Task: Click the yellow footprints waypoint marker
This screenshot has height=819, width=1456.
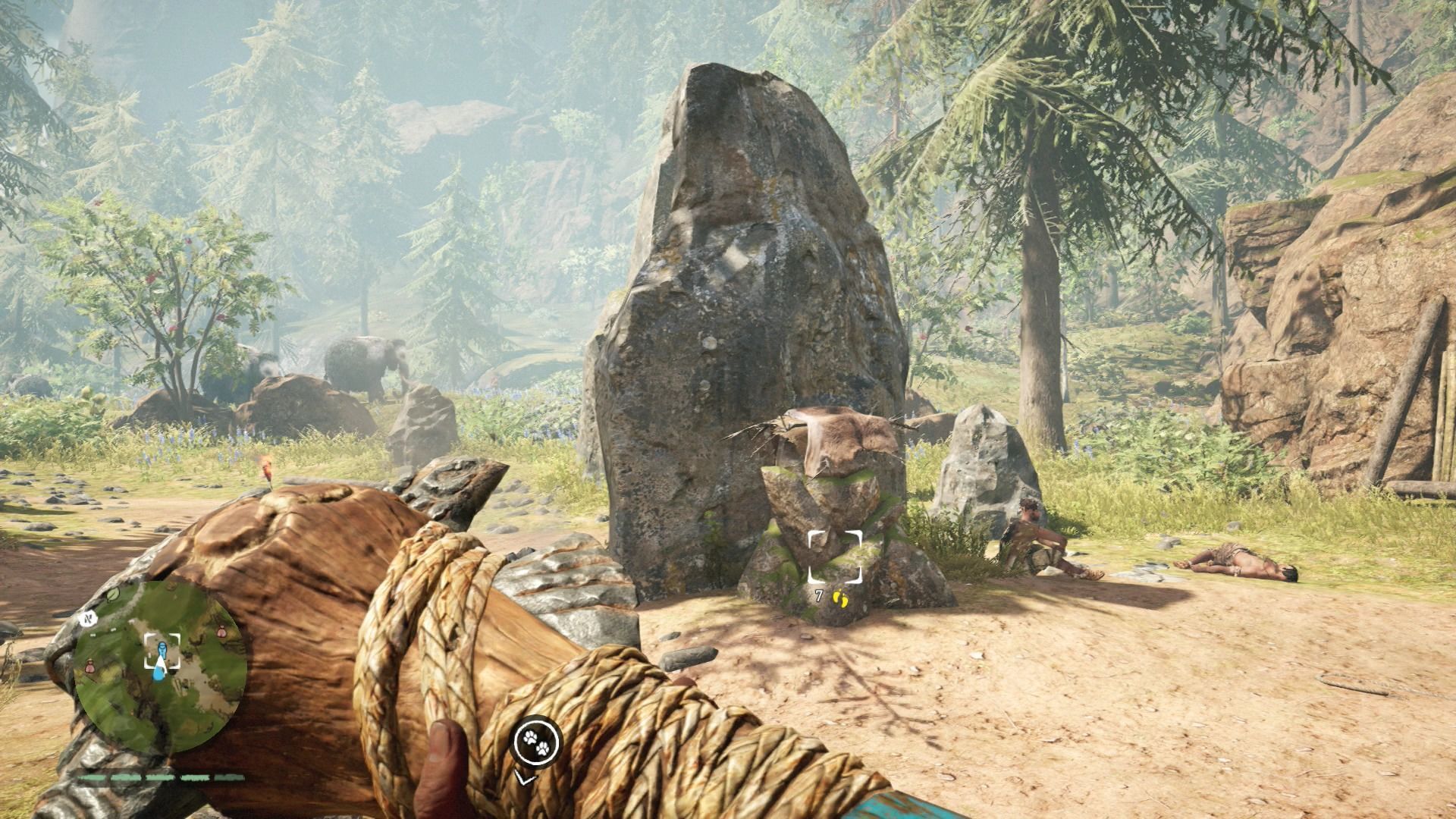Action: click(x=839, y=598)
